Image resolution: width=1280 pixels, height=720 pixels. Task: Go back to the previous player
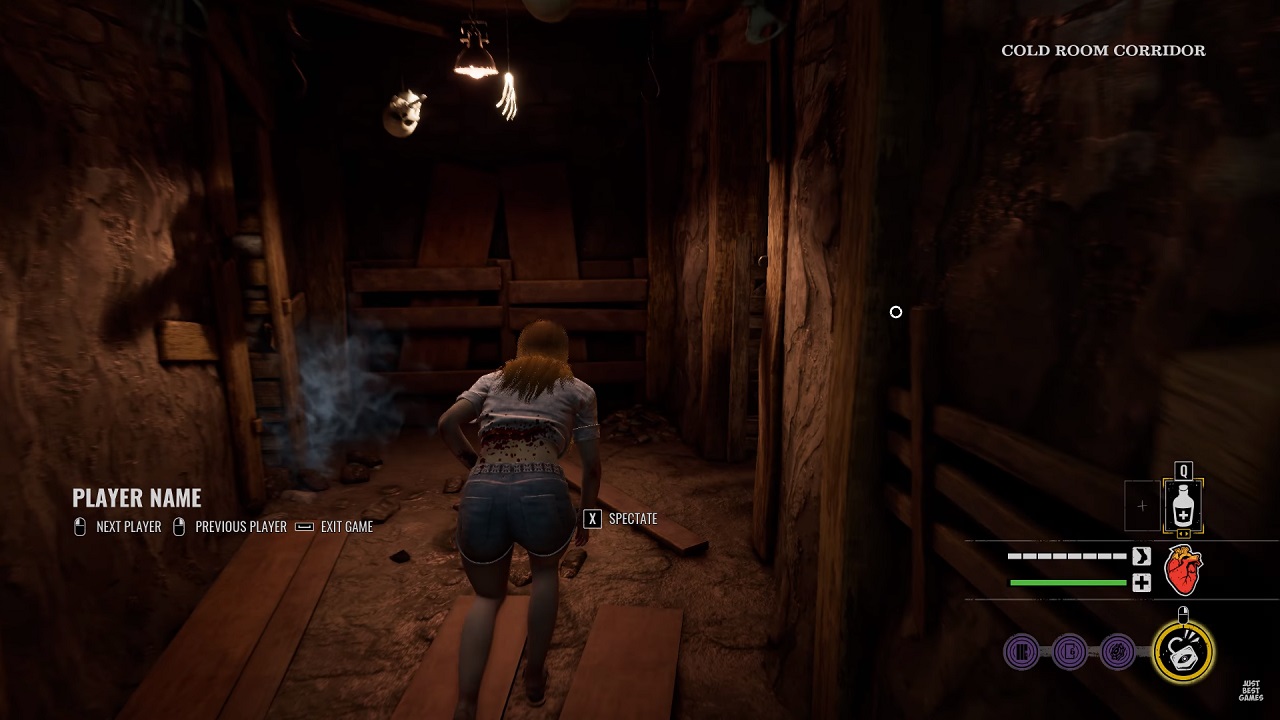pyautogui.click(x=230, y=527)
